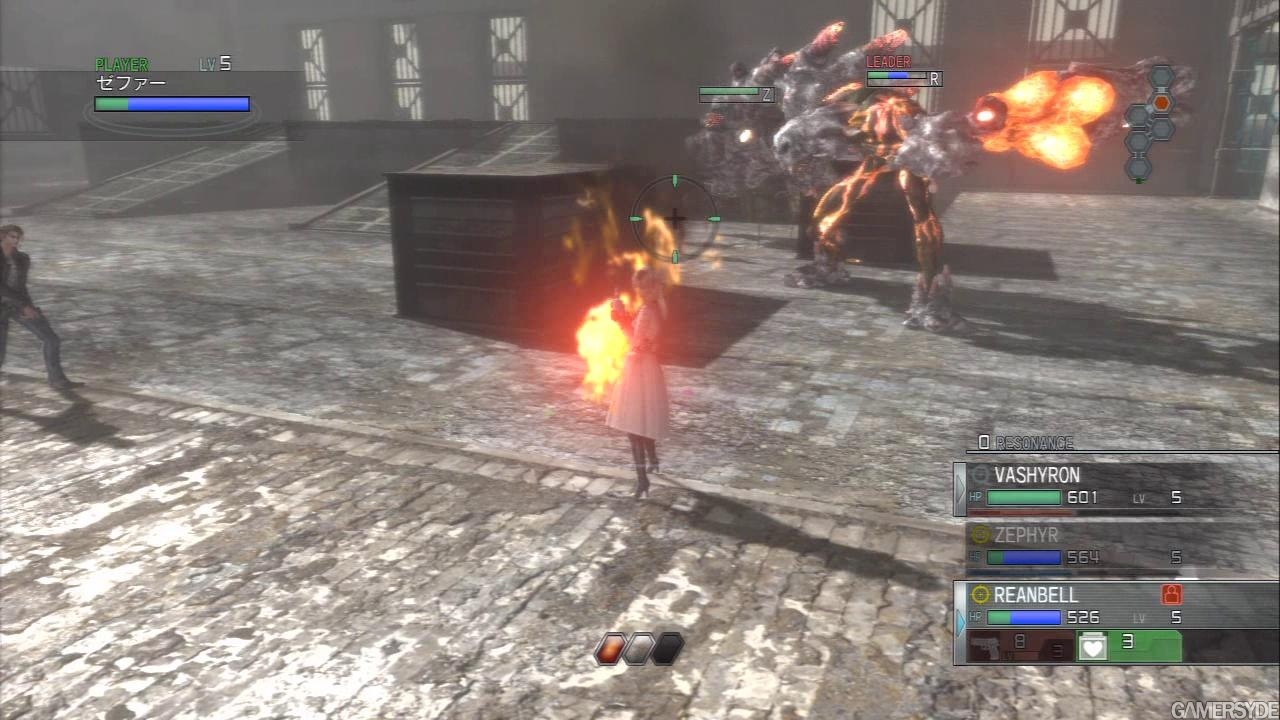
Task: Select Reanbell's handgun weapon slot
Action: tap(1014, 646)
